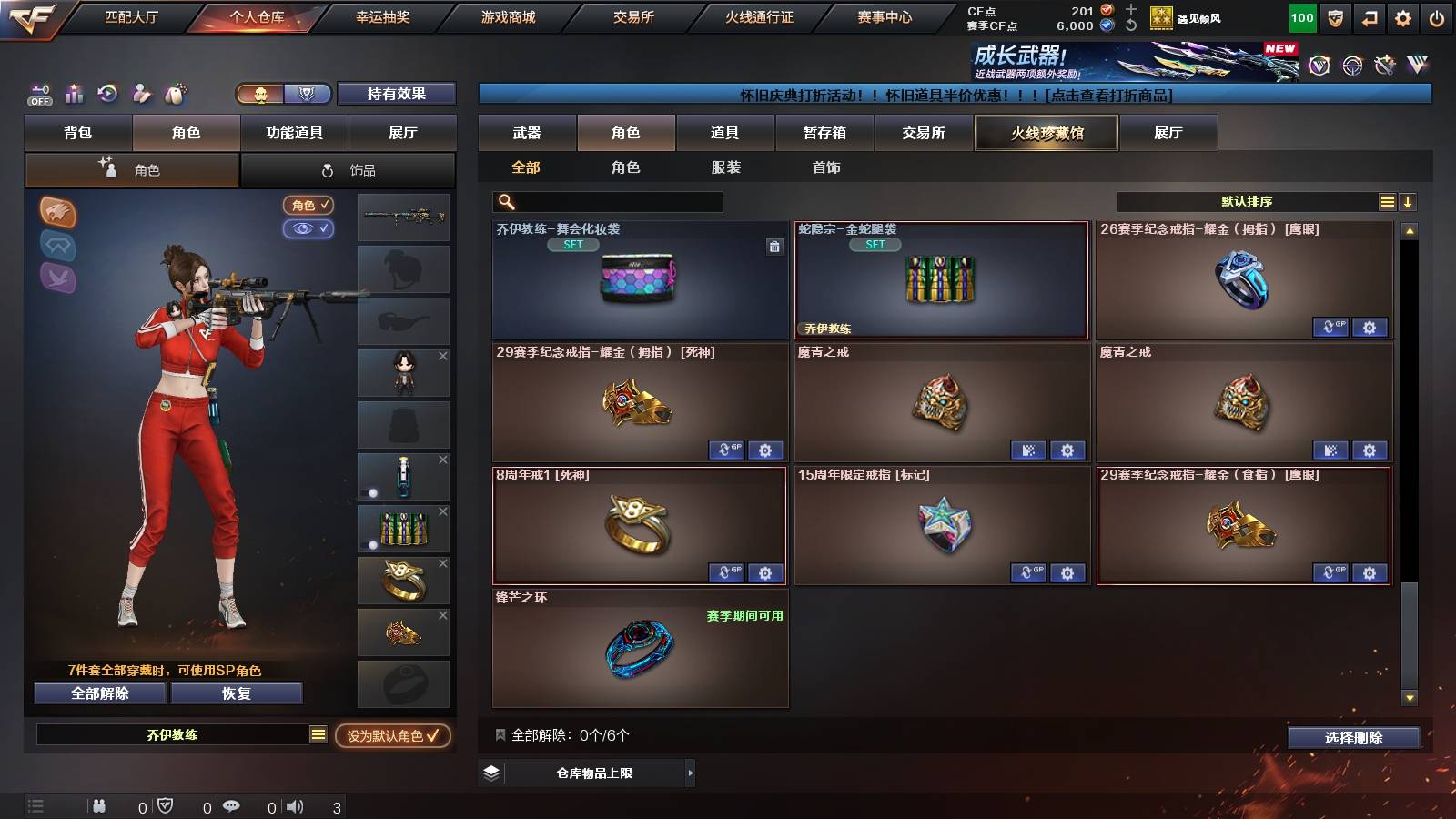Open the 首饰 jewelry sub-tab

(x=826, y=167)
